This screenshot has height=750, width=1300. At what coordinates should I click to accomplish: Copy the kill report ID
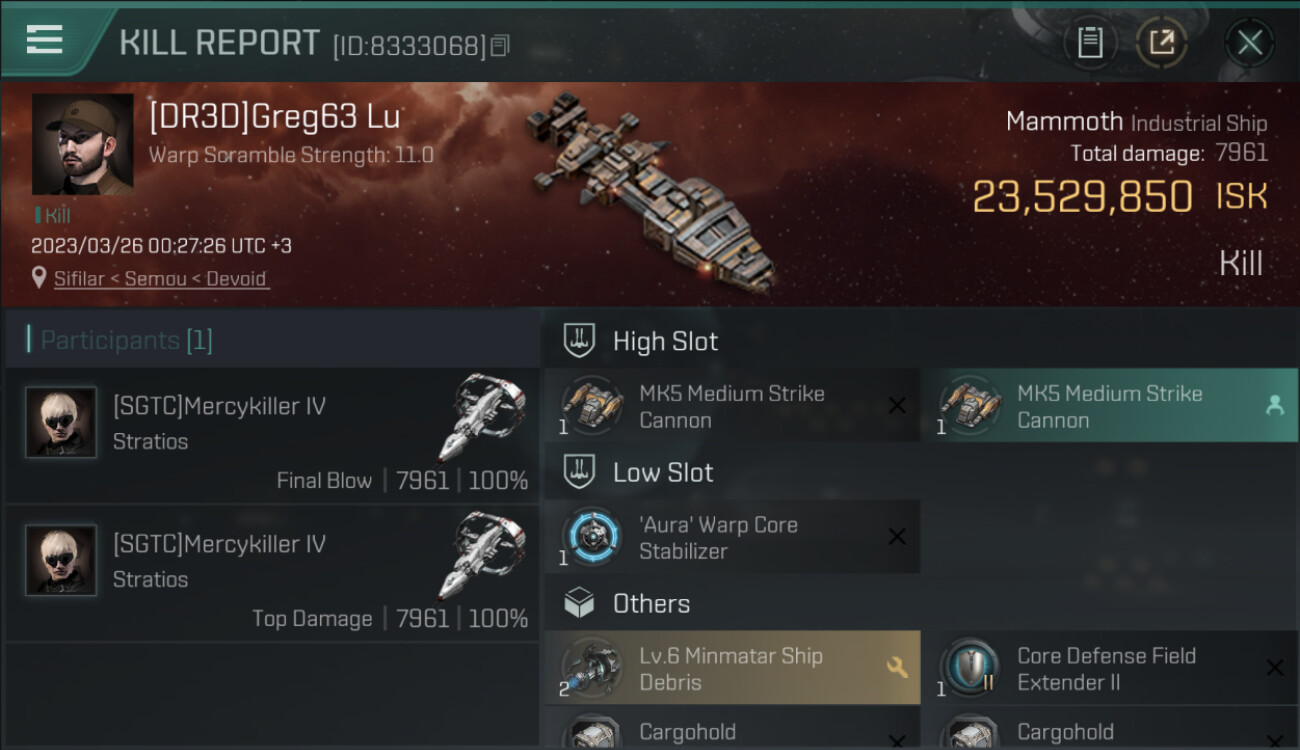click(x=500, y=45)
